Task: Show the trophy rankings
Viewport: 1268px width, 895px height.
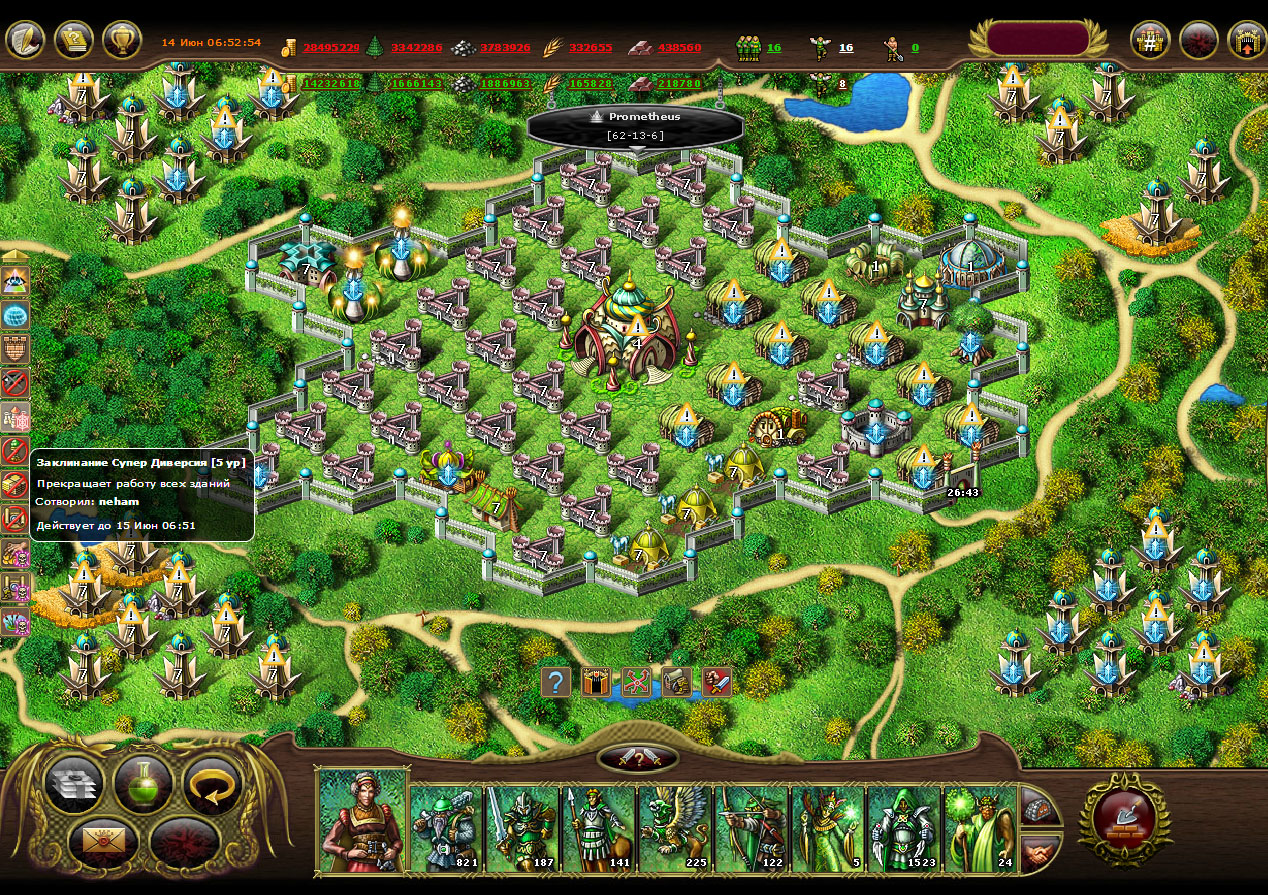Action: click(122, 40)
